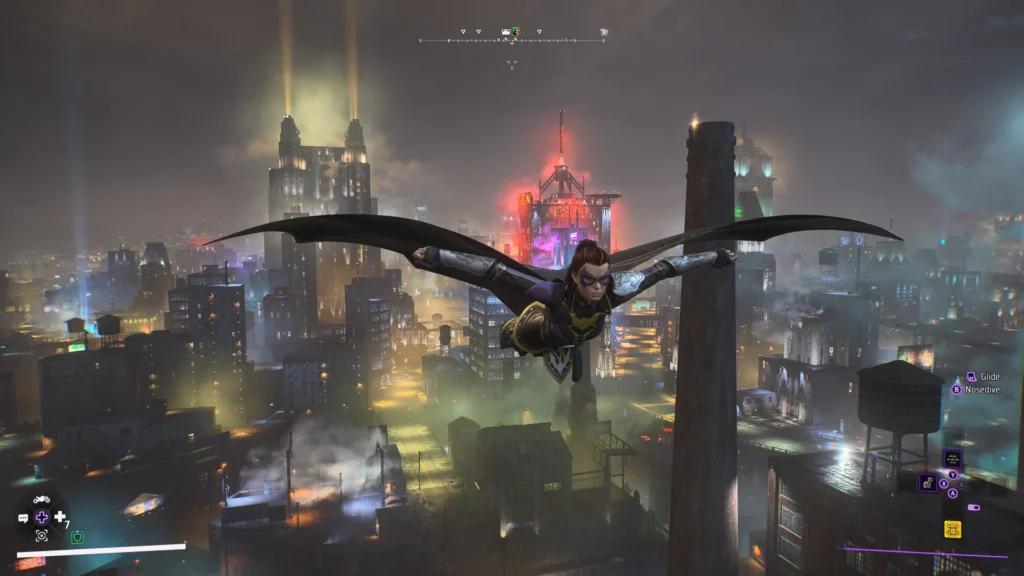Screen dimensions: 1024x576
Task: Activate the upper purple-framed ability icon
Action: click(x=952, y=458)
